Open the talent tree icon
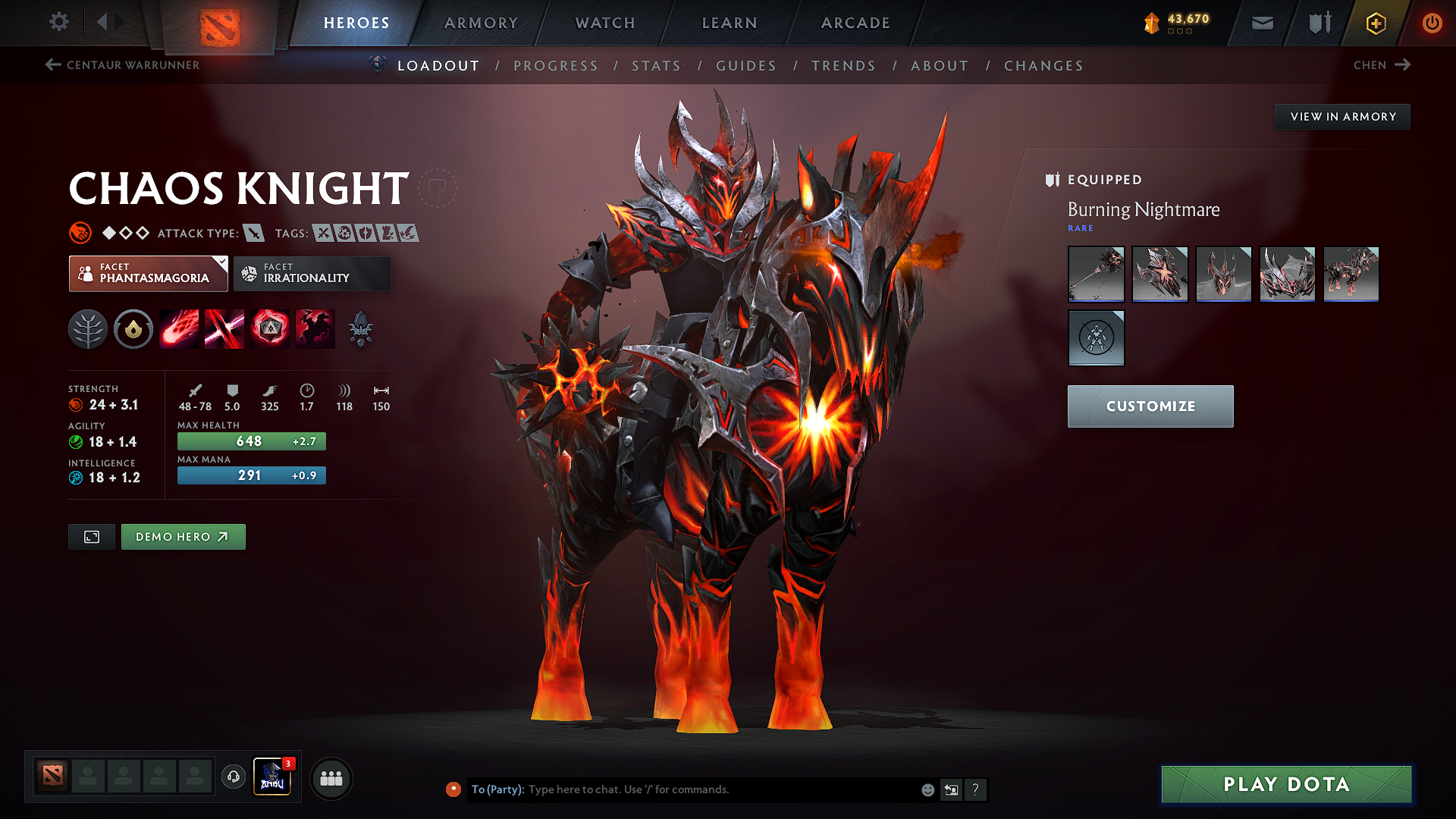The image size is (1456, 819). (x=88, y=328)
